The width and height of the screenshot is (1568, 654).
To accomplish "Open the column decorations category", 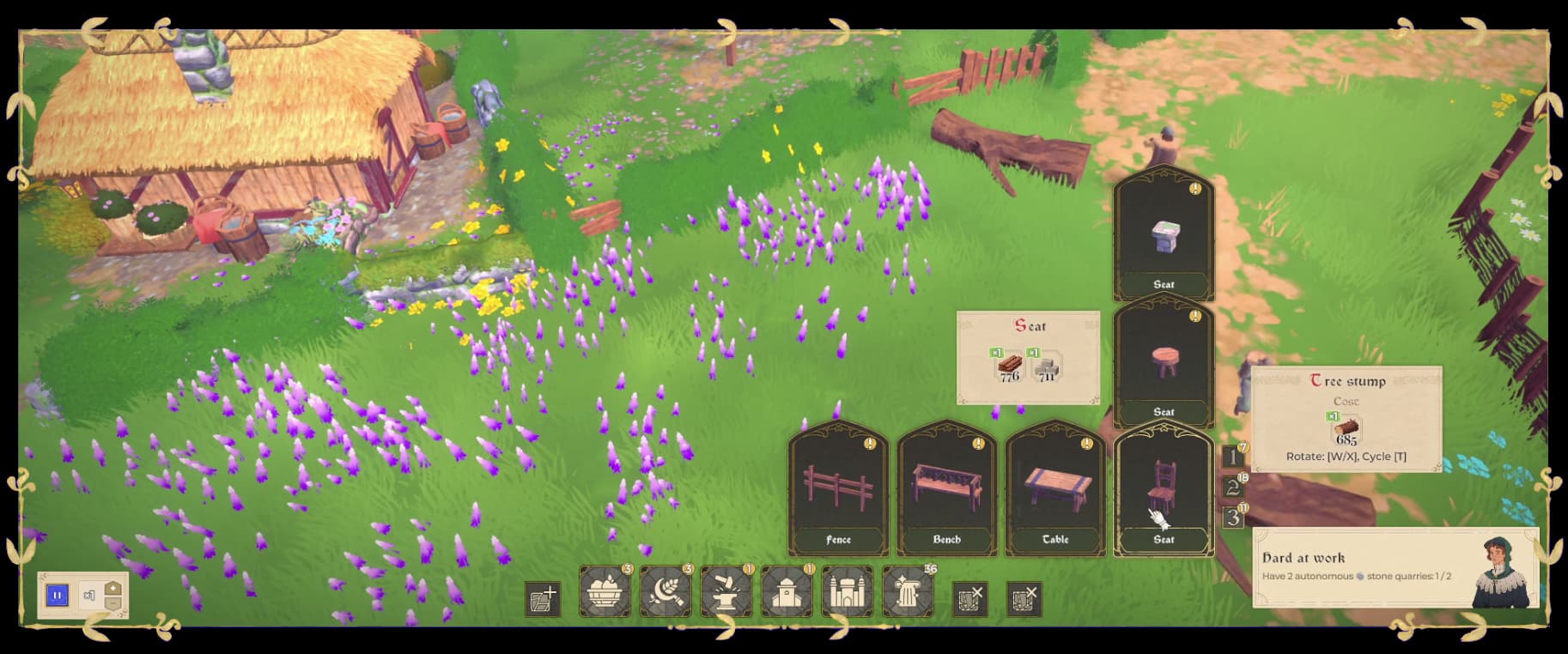I will (x=908, y=591).
